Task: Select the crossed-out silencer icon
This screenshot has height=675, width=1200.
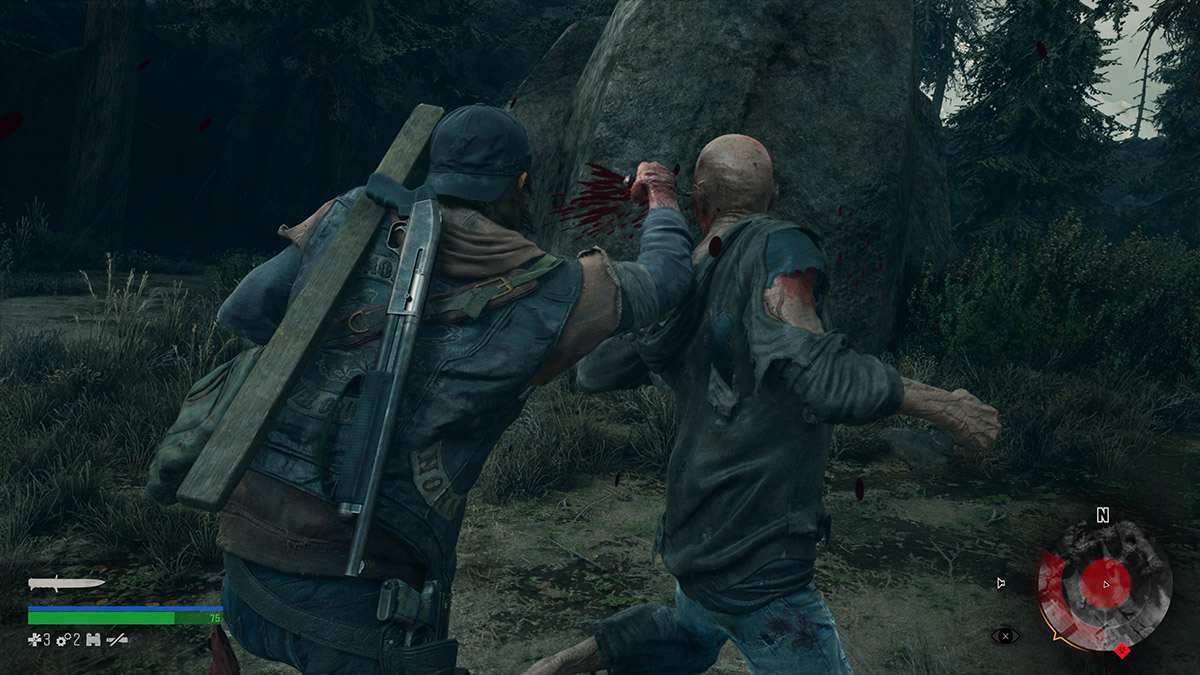Action: pyautogui.click(x=118, y=639)
